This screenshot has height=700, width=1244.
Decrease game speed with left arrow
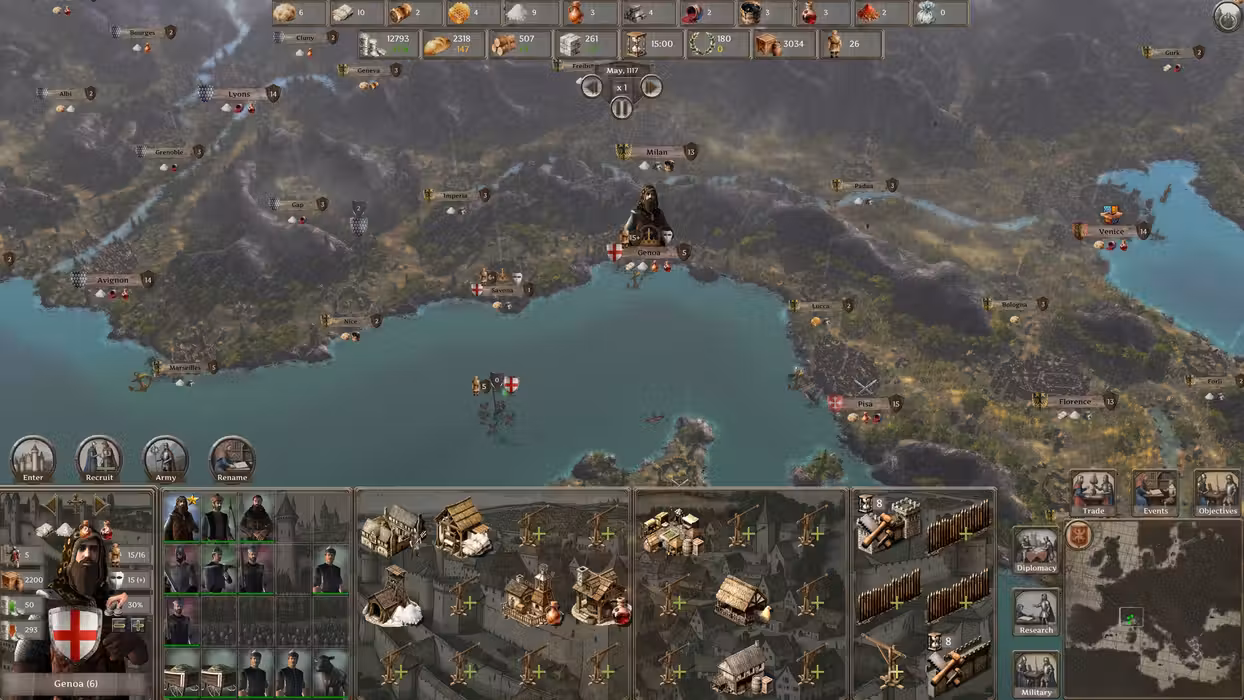point(592,87)
